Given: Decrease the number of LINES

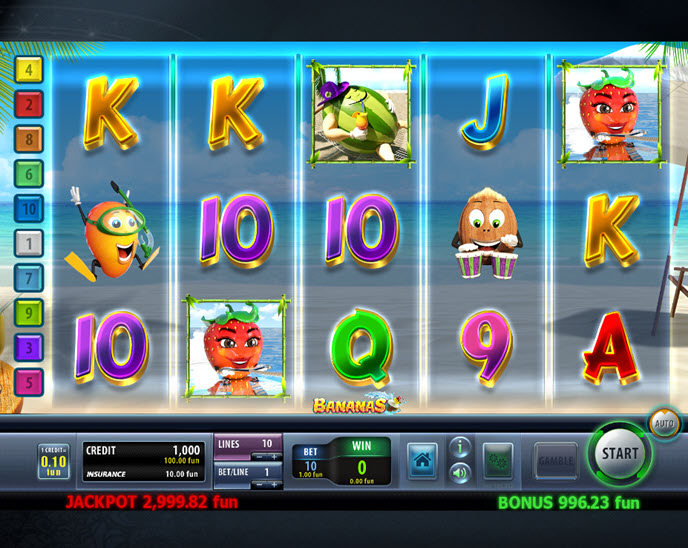Looking at the screenshot, I should coord(258,456).
